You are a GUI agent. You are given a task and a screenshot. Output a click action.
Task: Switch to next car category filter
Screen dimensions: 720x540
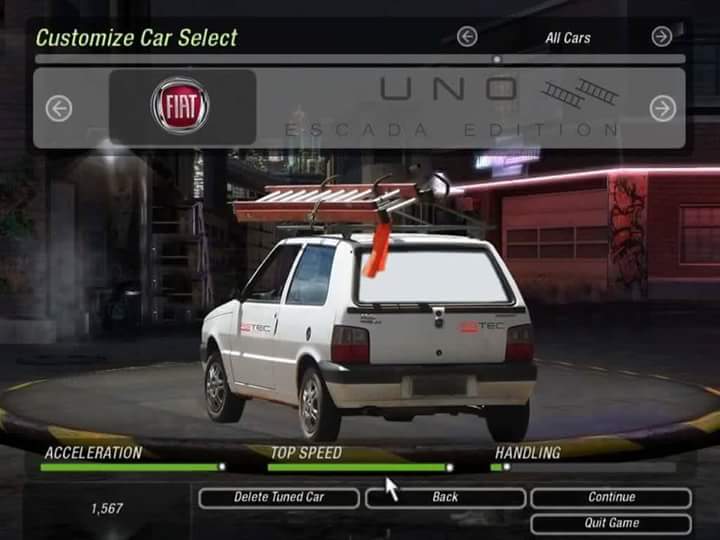(x=662, y=37)
